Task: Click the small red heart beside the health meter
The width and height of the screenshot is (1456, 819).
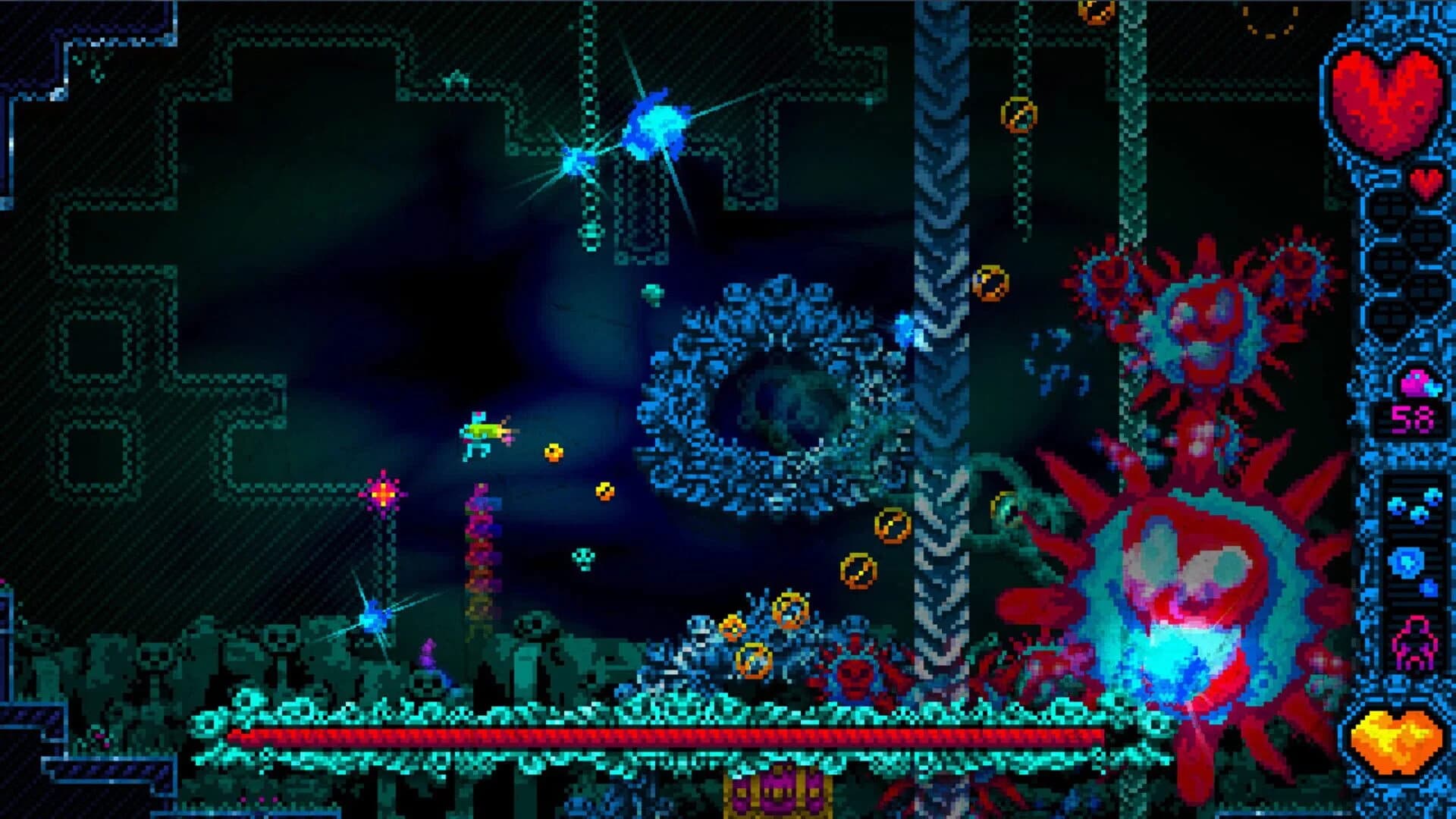Action: click(1426, 180)
